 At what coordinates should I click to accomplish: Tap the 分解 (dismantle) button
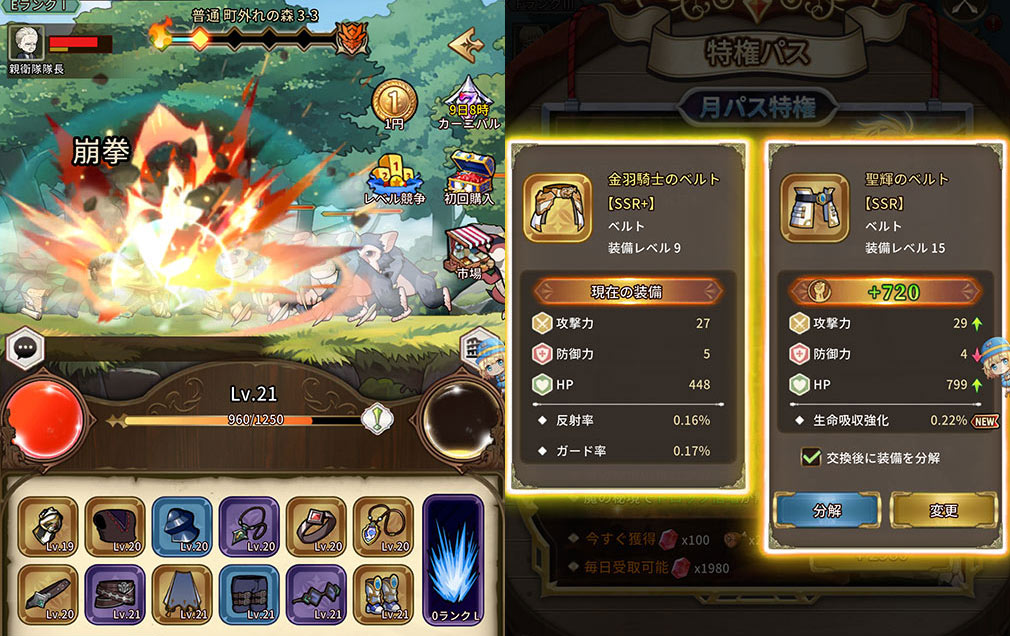[826, 510]
